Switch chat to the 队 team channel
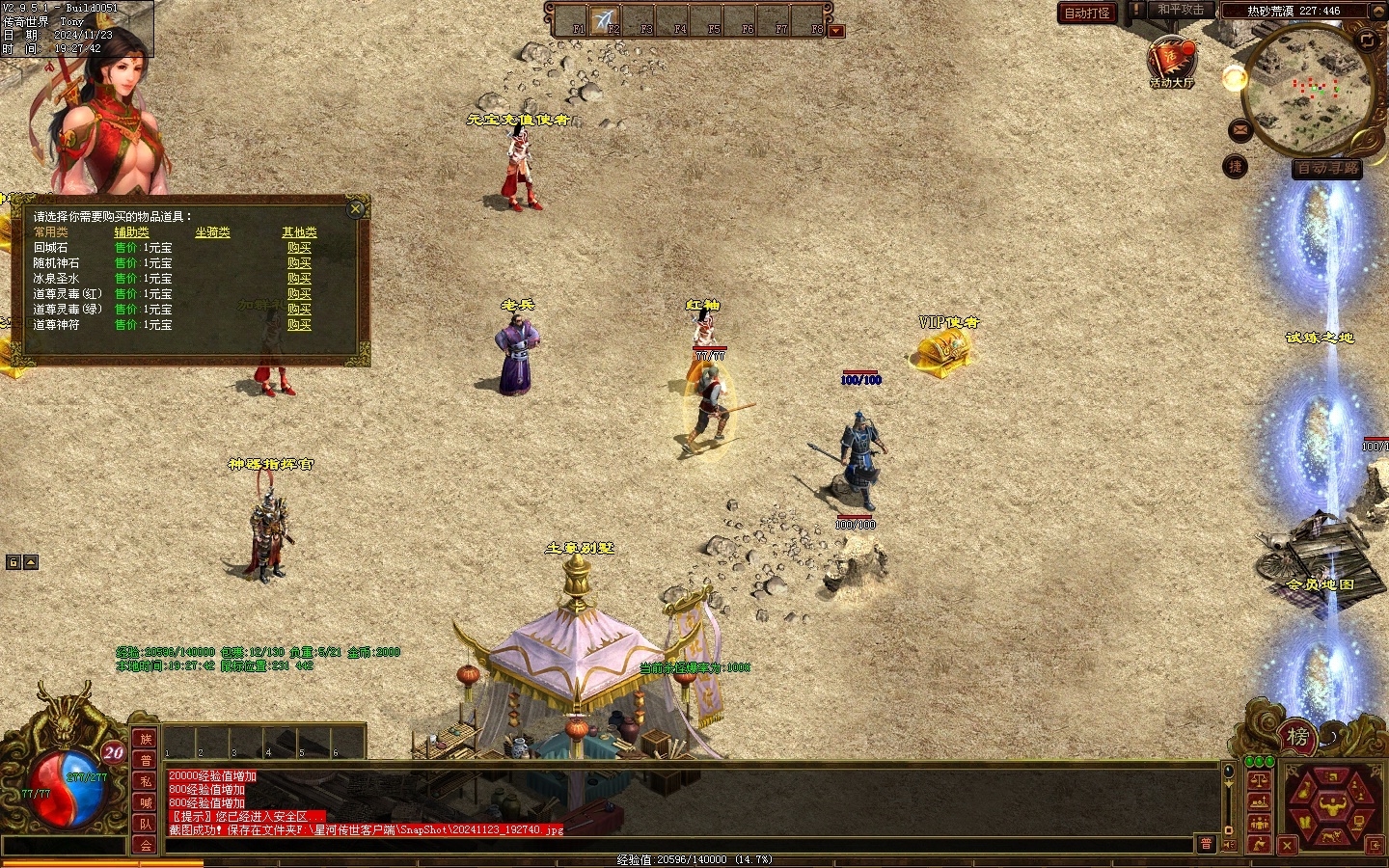The height and width of the screenshot is (868, 1389). [x=146, y=824]
